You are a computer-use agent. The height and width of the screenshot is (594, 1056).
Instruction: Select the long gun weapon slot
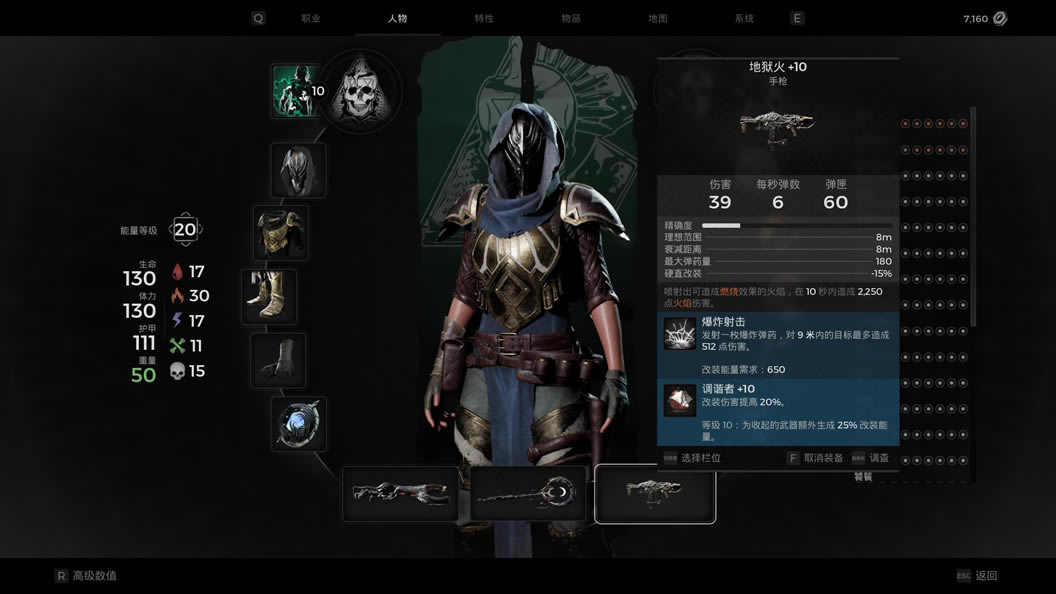[x=400, y=494]
